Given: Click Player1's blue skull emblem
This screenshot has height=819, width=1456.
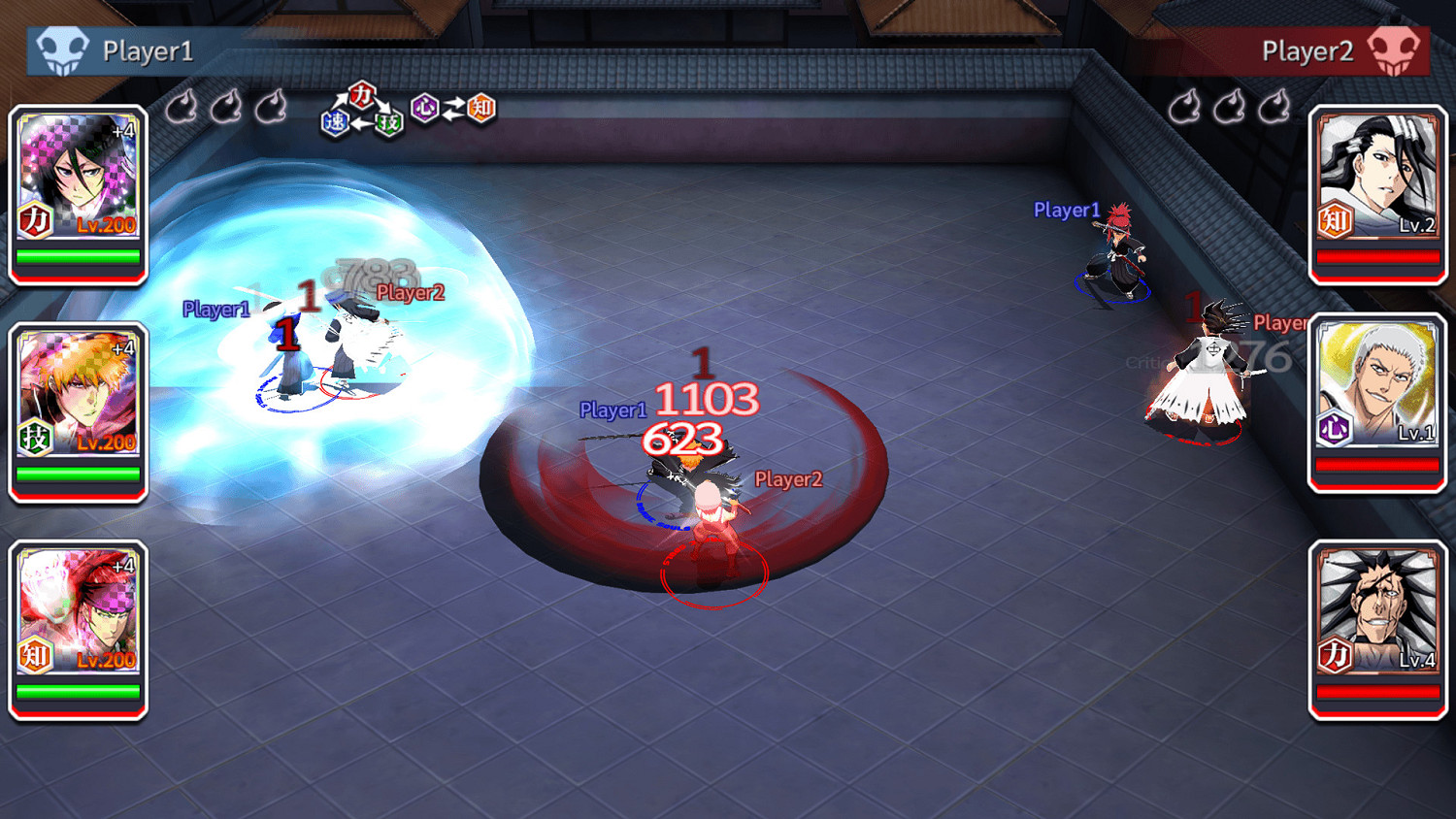Looking at the screenshot, I should pos(60,48).
